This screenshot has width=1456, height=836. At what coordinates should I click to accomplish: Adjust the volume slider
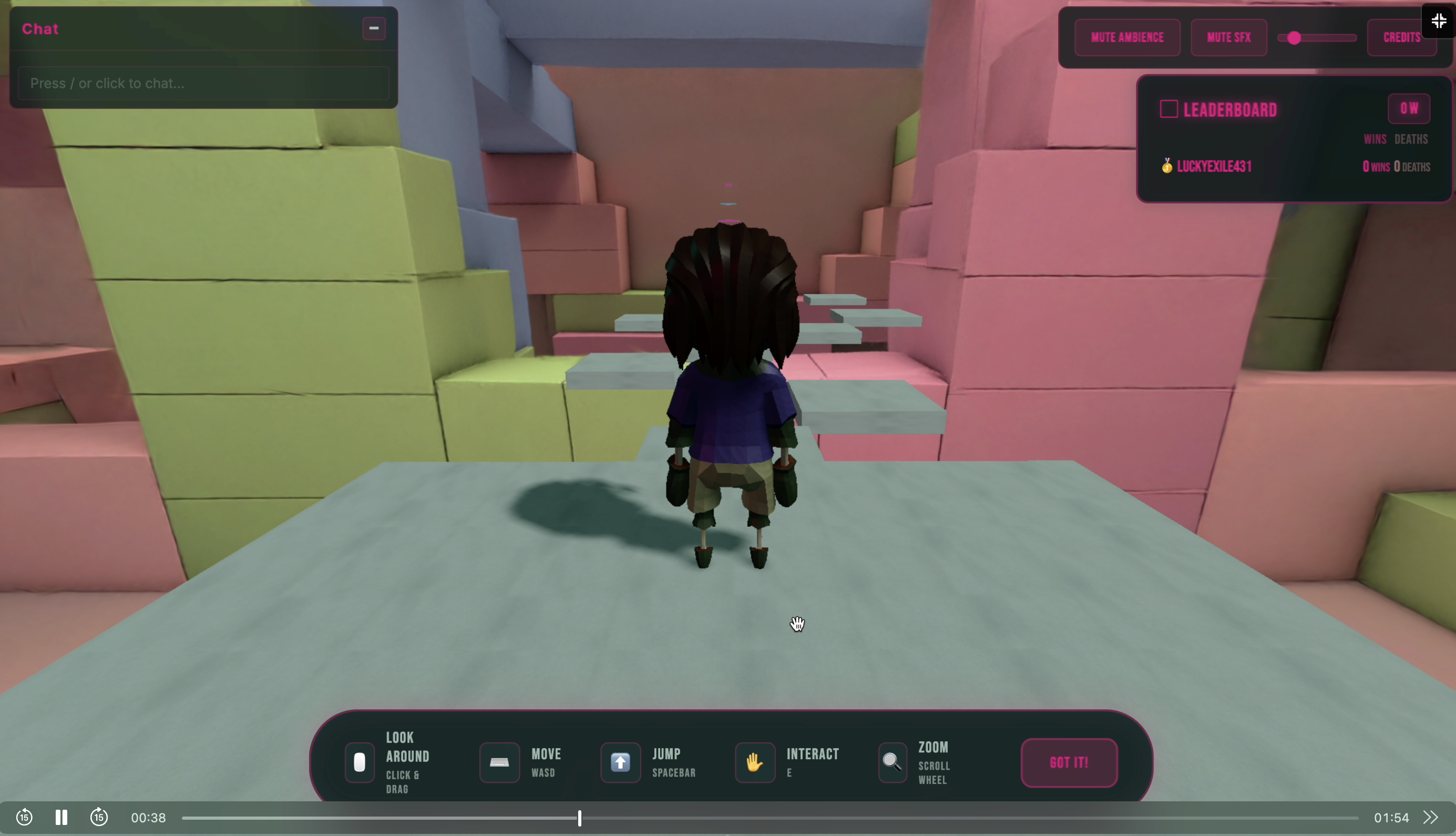1294,37
